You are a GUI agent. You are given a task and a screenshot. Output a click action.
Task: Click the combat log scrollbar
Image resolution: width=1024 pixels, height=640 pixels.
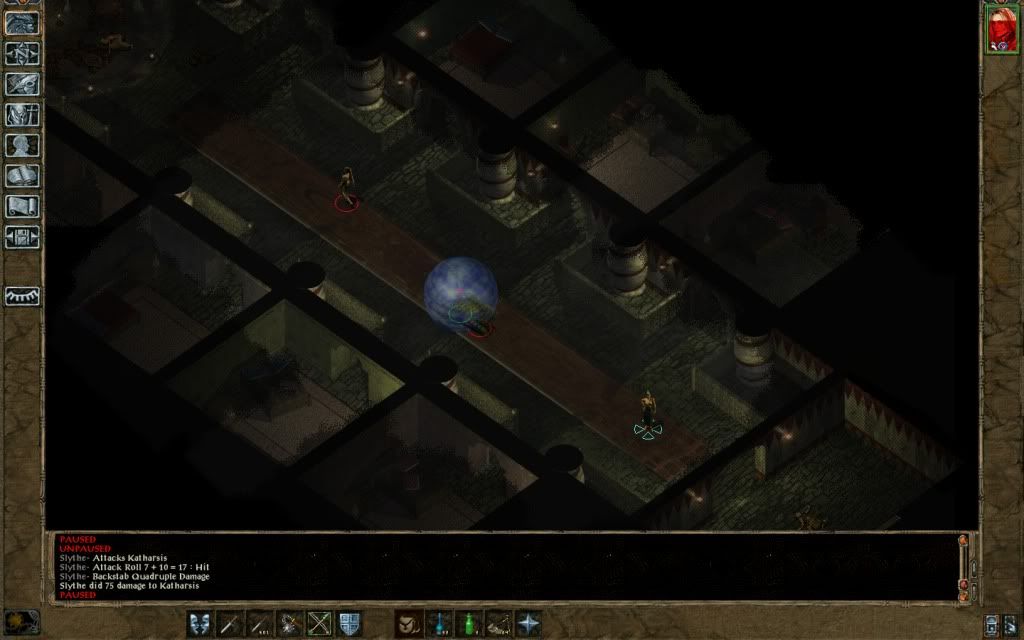963,565
